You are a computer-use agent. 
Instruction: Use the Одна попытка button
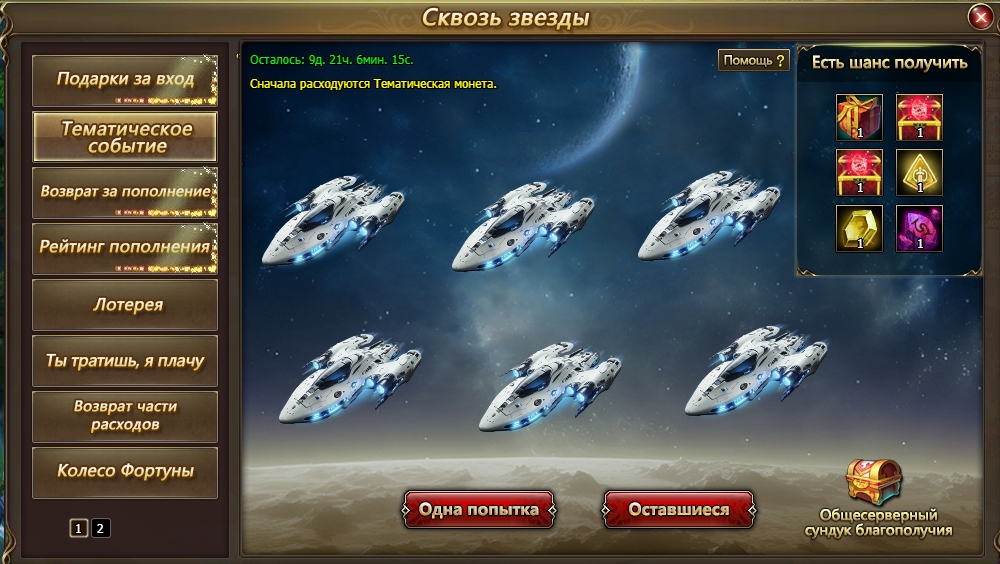pyautogui.click(x=478, y=510)
